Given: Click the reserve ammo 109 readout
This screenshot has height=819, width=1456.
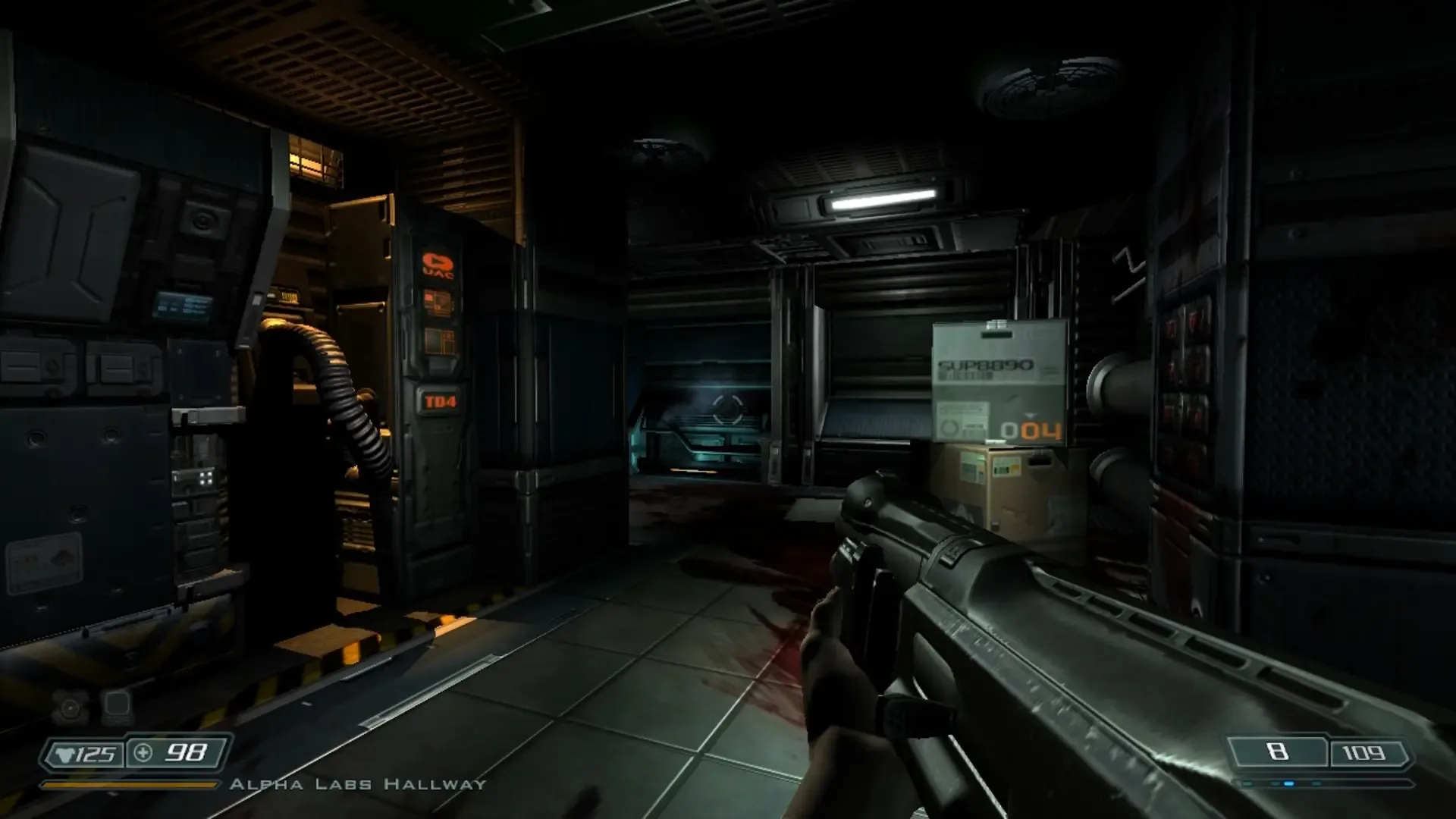Looking at the screenshot, I should [x=1363, y=752].
